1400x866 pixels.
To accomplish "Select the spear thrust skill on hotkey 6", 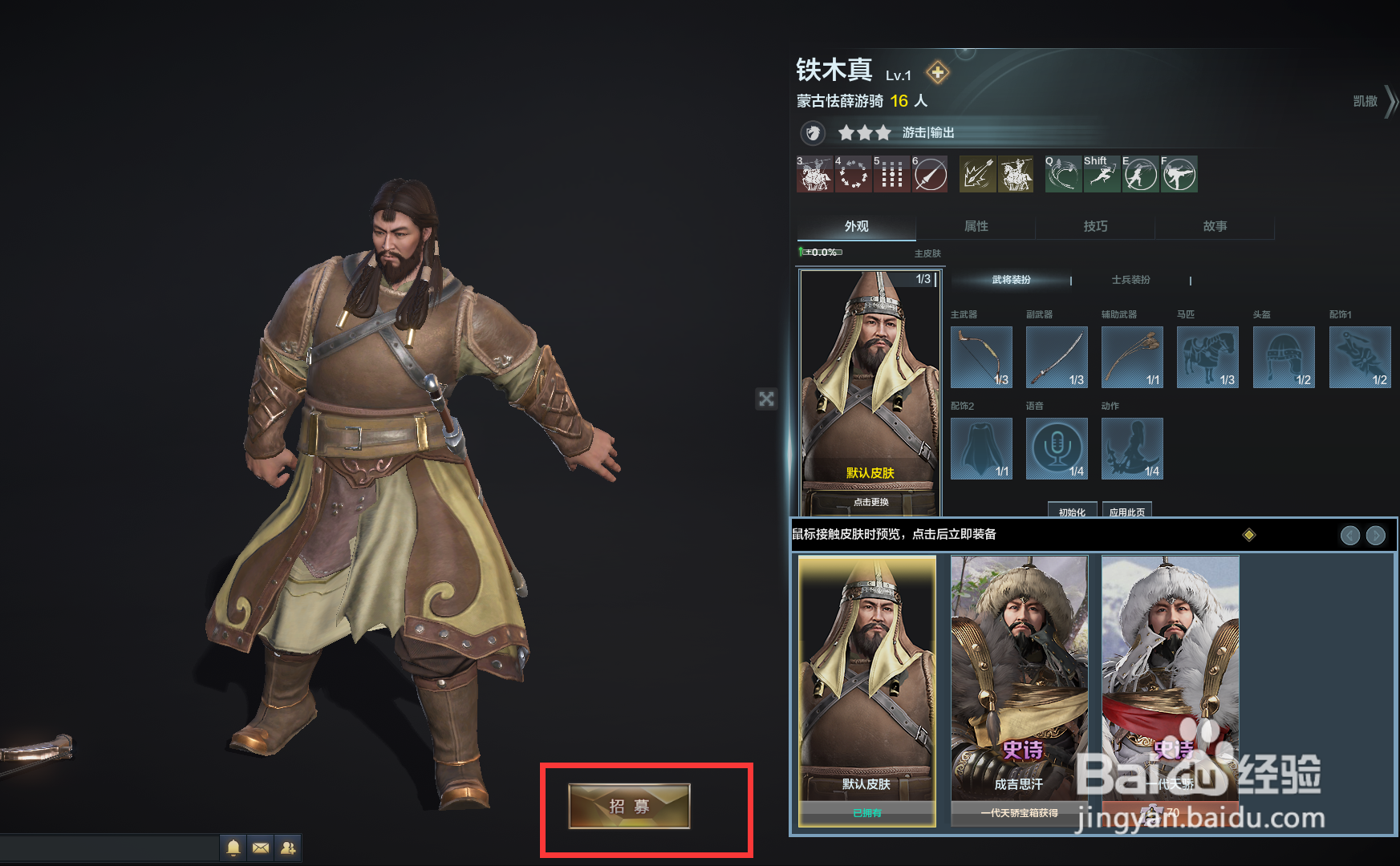I will (930, 174).
